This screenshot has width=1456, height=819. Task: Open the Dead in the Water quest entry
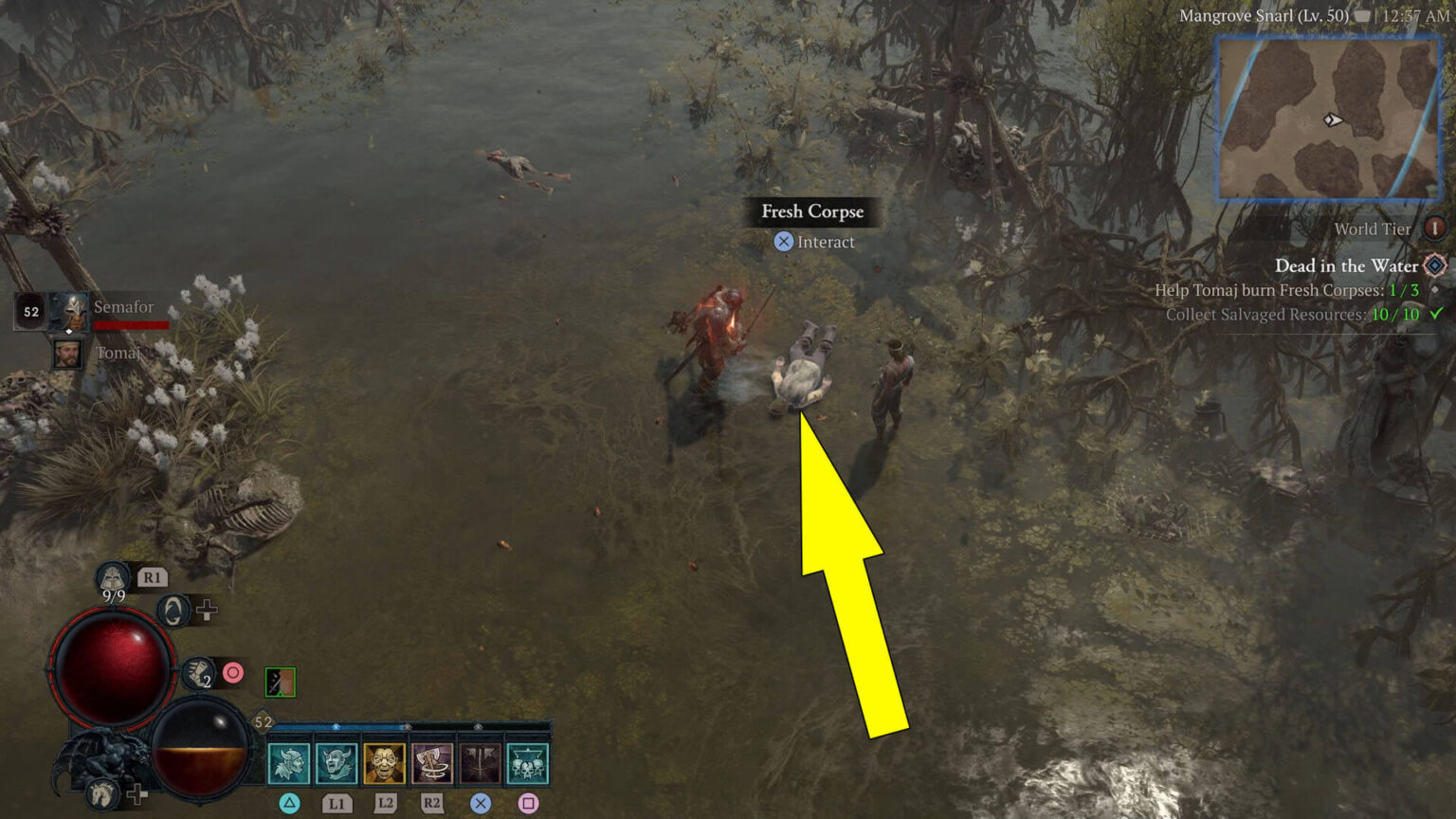[1346, 266]
